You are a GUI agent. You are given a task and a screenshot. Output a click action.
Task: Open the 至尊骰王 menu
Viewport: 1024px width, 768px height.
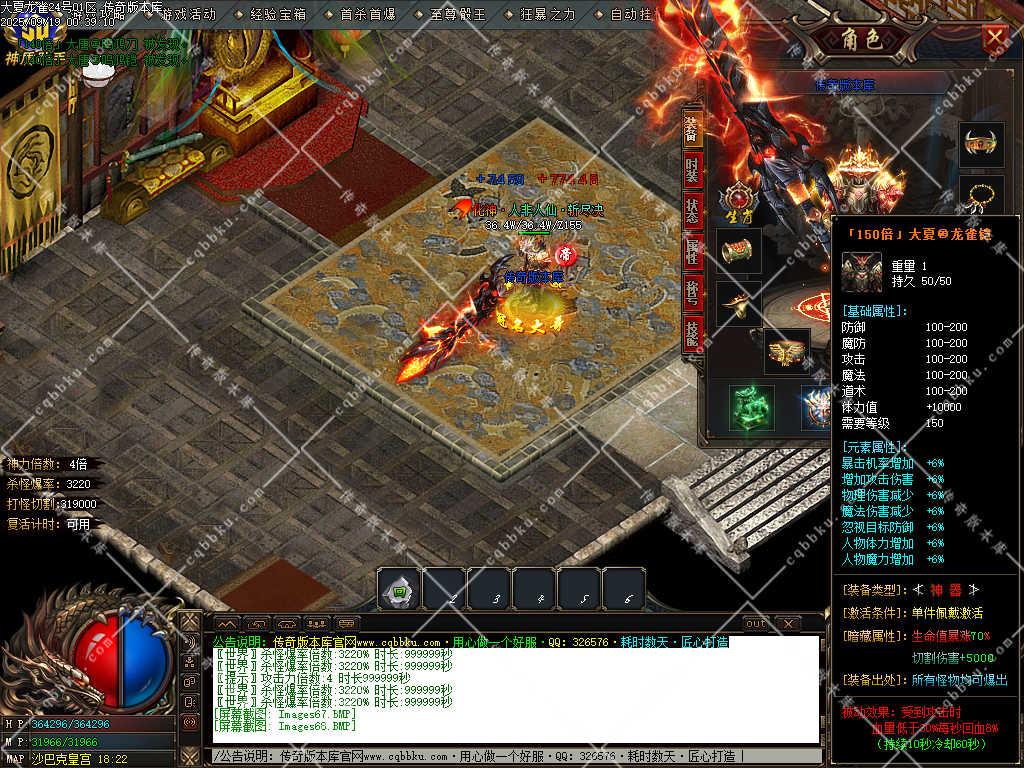point(457,15)
